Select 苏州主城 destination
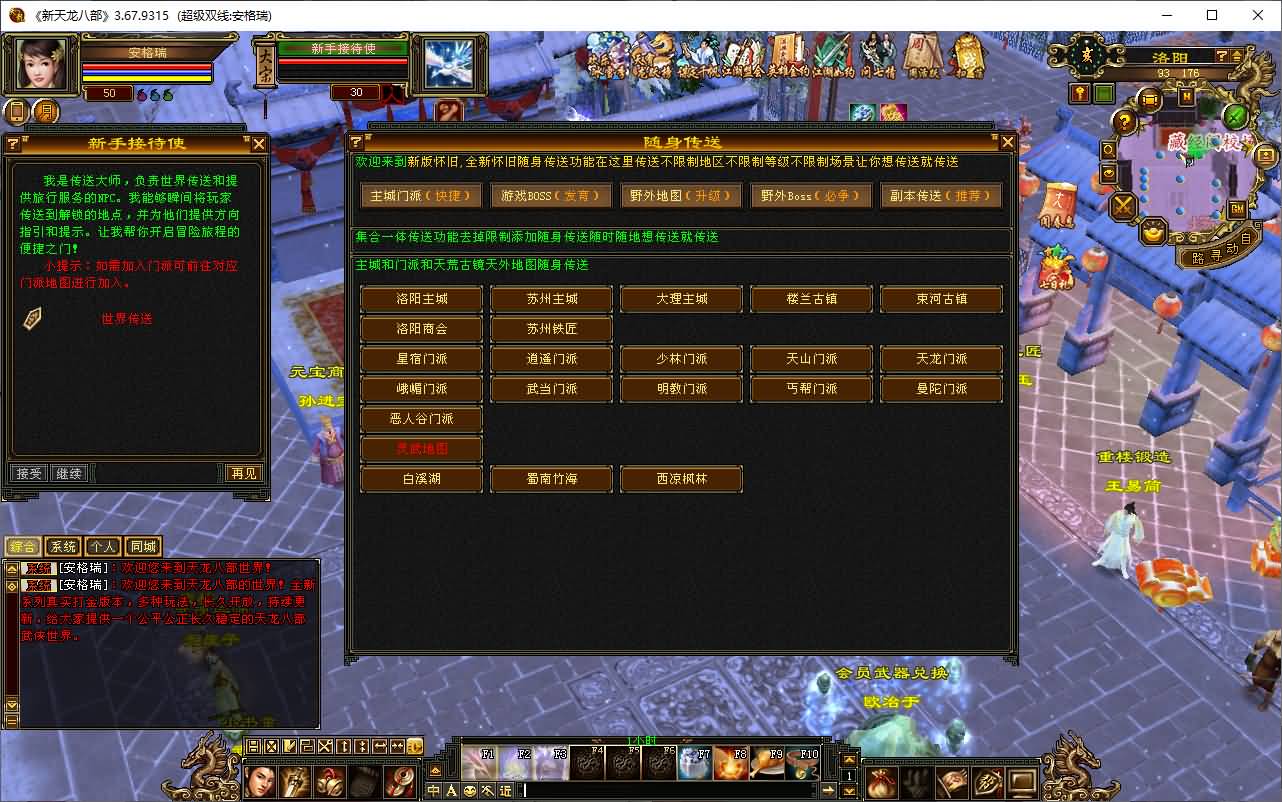Screen dimensions: 1282x802 point(551,299)
